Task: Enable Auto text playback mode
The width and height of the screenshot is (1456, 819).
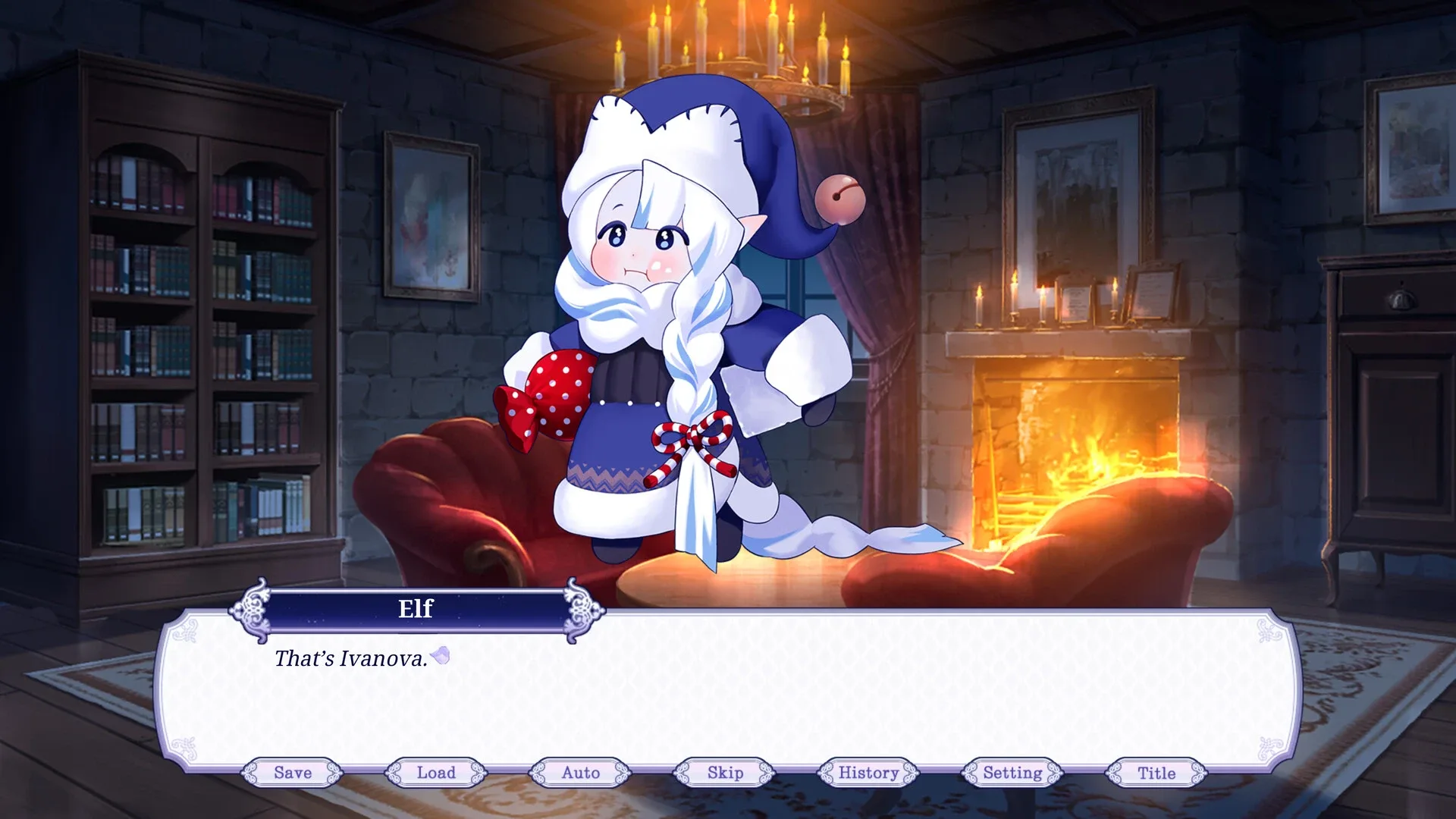Action: point(582,773)
